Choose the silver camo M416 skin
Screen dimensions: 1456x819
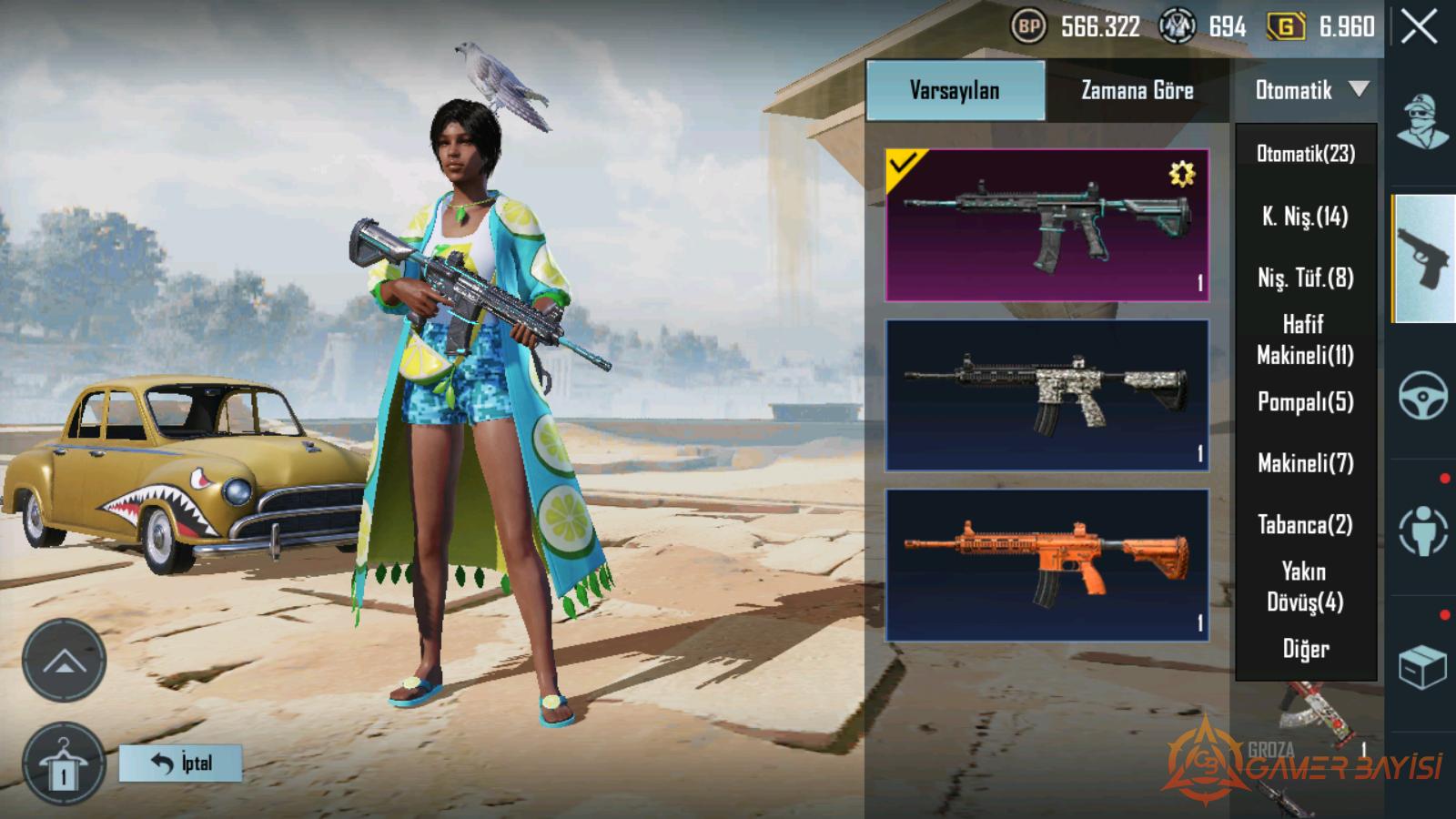1046,395
